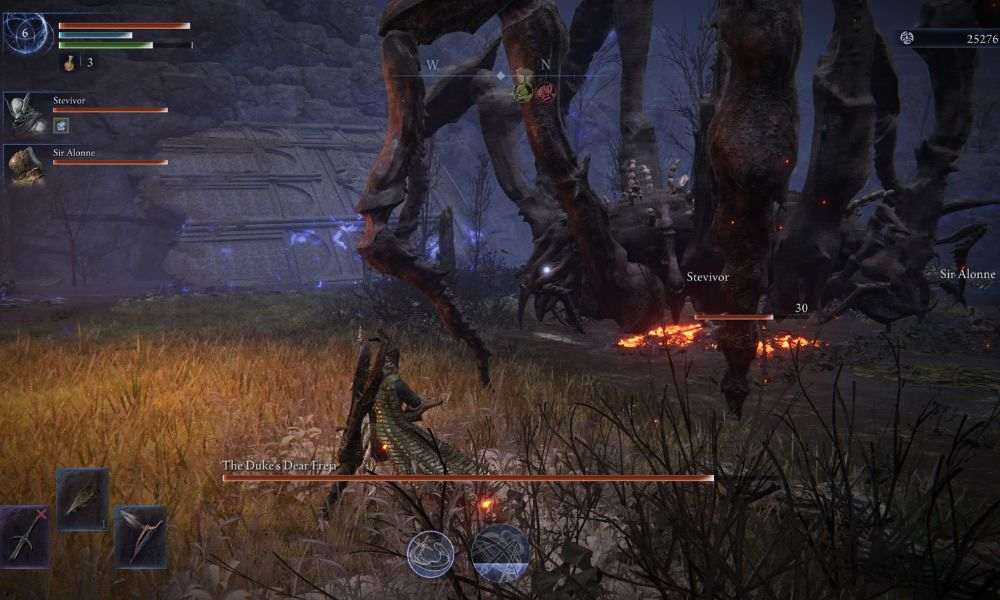Screen dimensions: 1000x600
Task: Select the purple weapon slot with red X
Action: 24,536
